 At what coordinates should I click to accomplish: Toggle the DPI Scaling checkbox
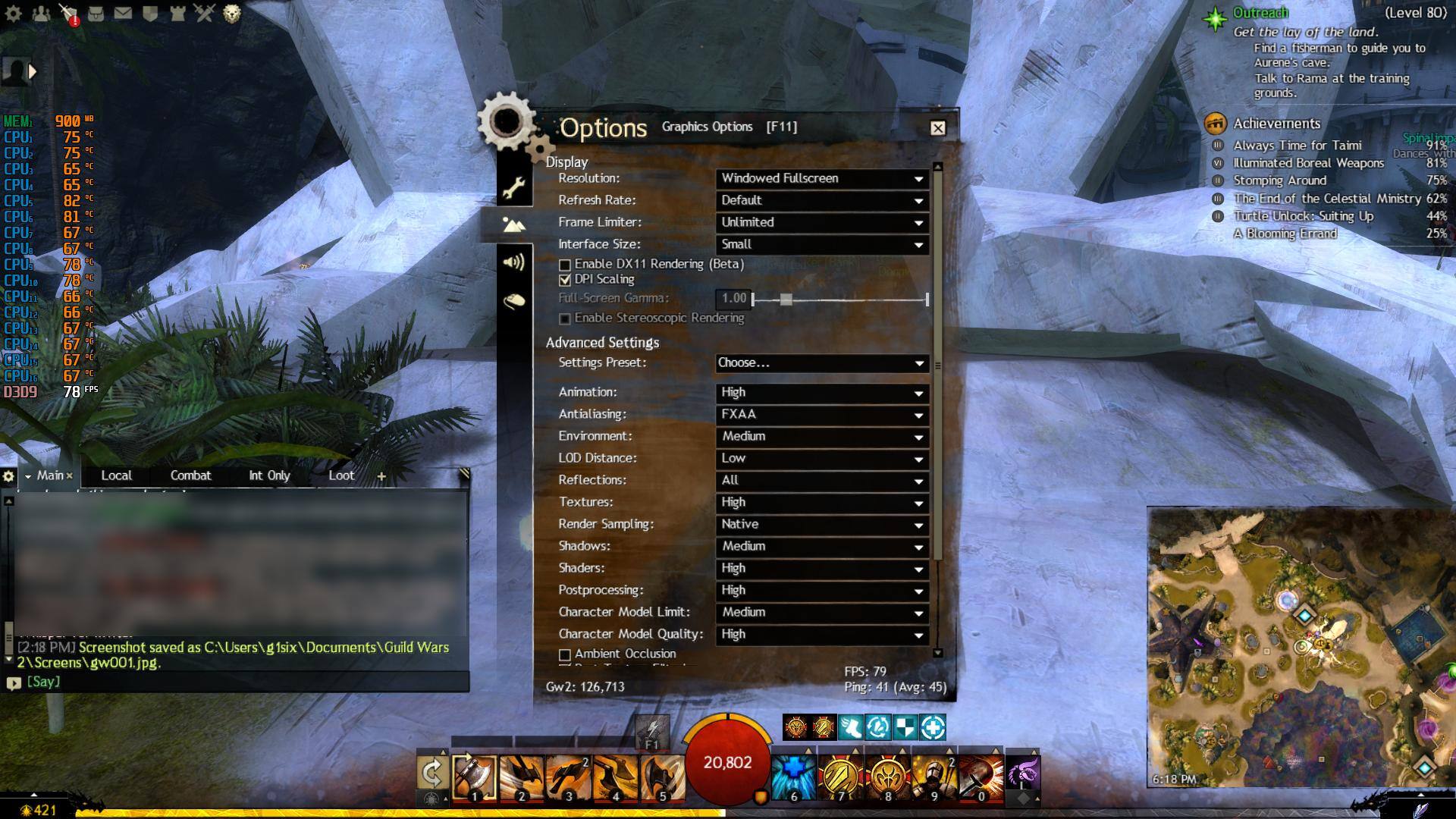coord(565,280)
